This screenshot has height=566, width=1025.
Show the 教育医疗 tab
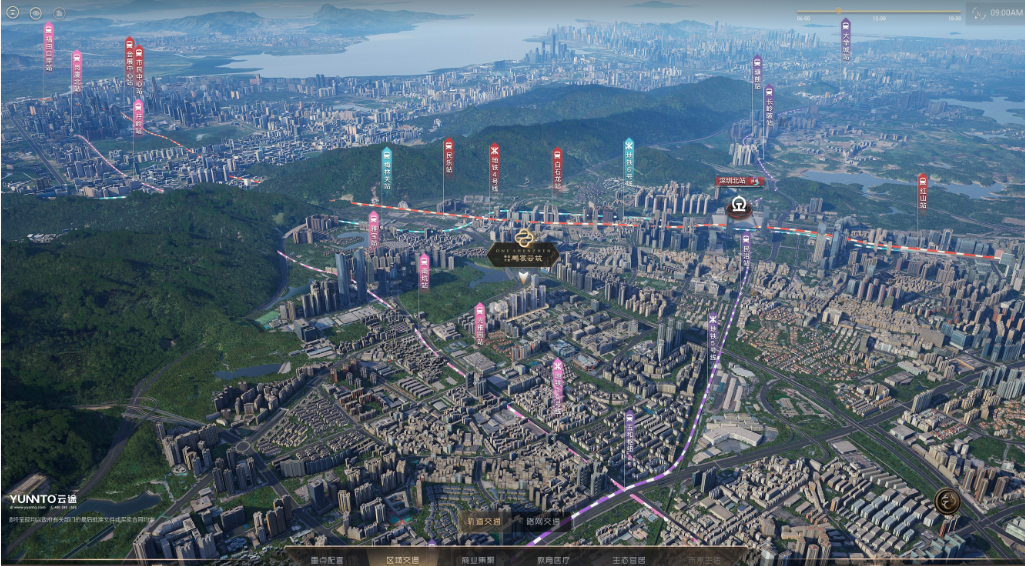pos(553,559)
